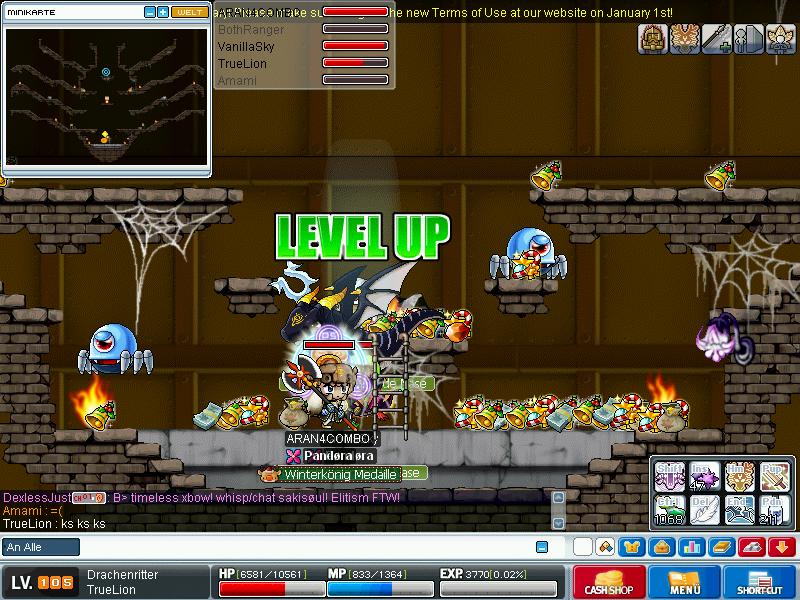
Task: Change the An Alle chat target
Action: click(41, 547)
